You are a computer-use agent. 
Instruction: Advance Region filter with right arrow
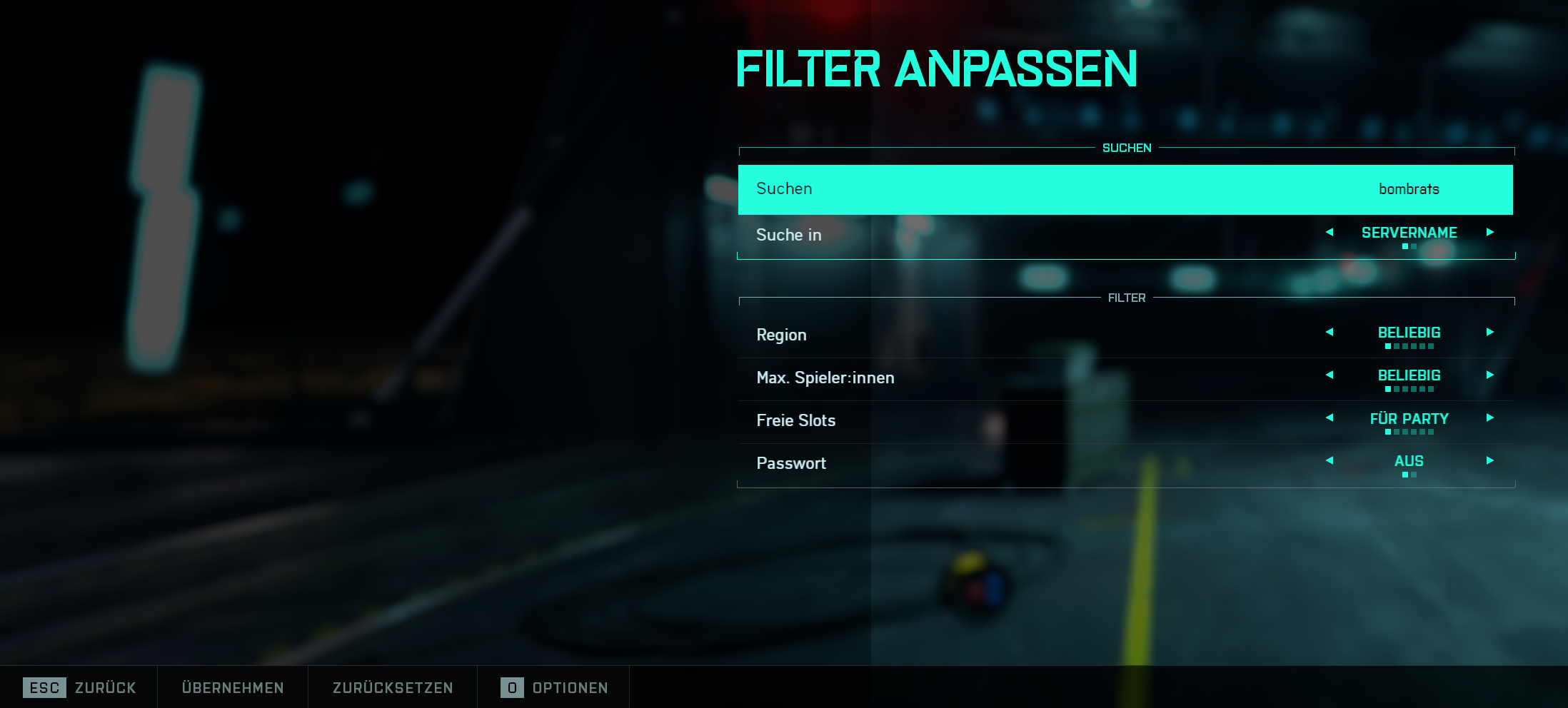[x=1490, y=332]
